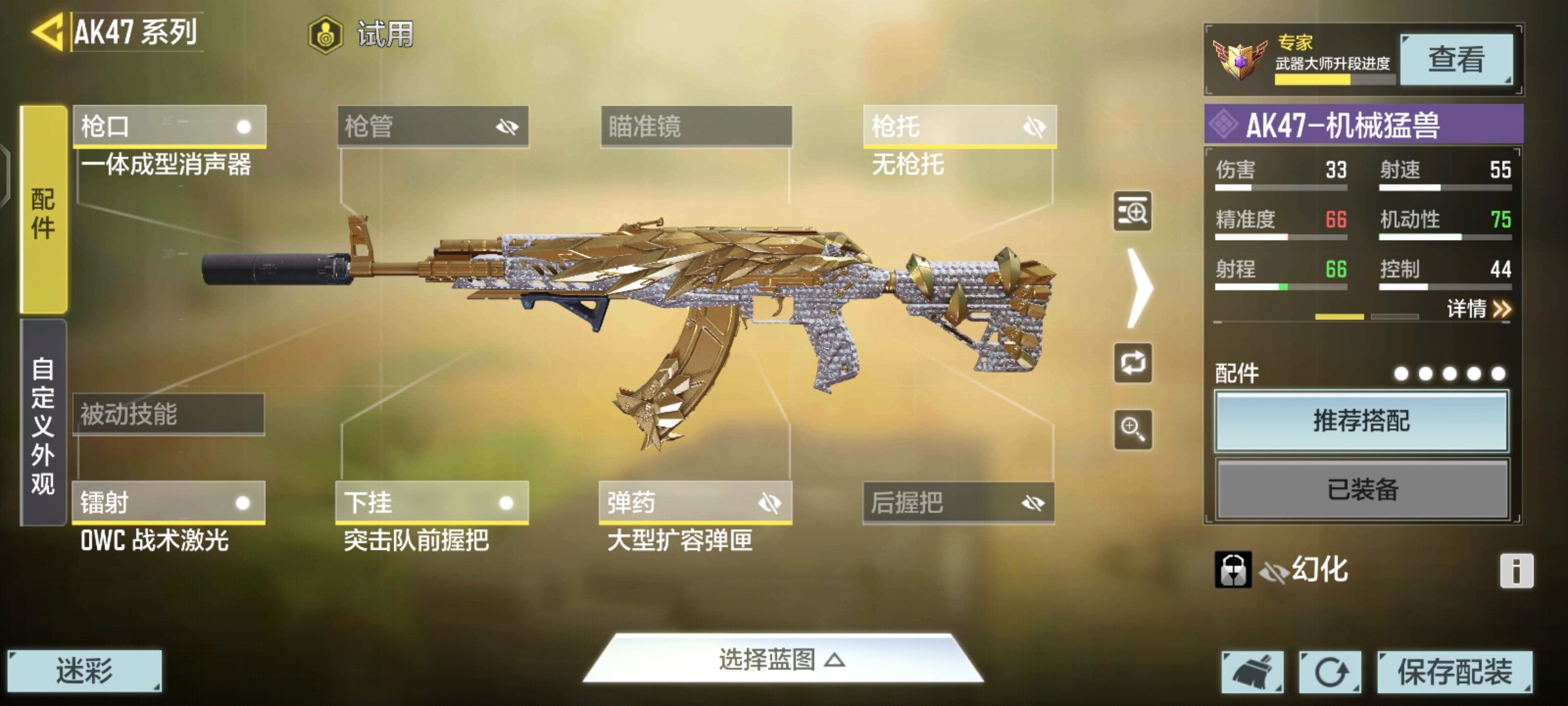Save the loadout with 保存配装
The width and height of the screenshot is (1568, 706).
tap(1454, 672)
